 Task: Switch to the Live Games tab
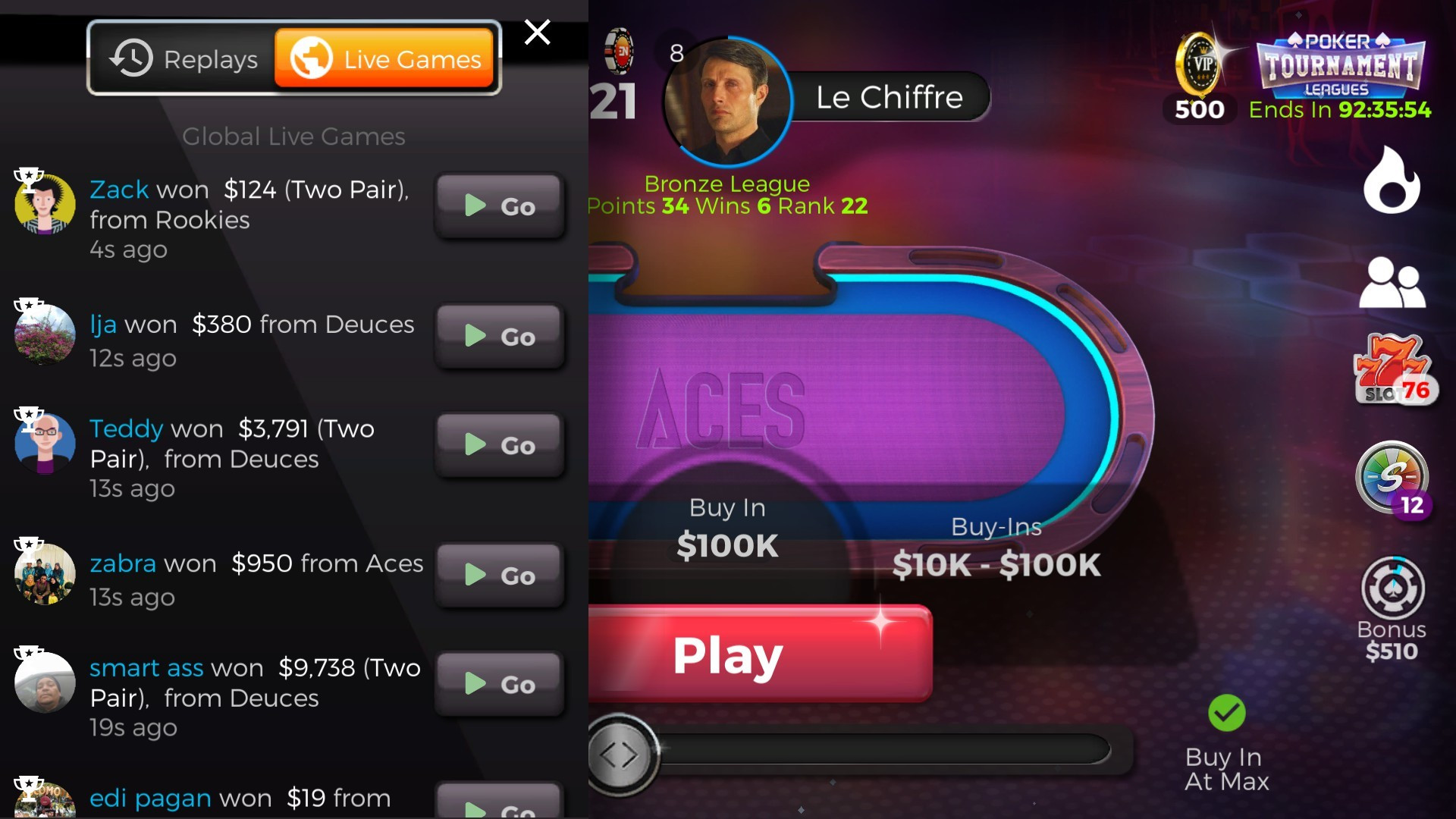(x=385, y=58)
